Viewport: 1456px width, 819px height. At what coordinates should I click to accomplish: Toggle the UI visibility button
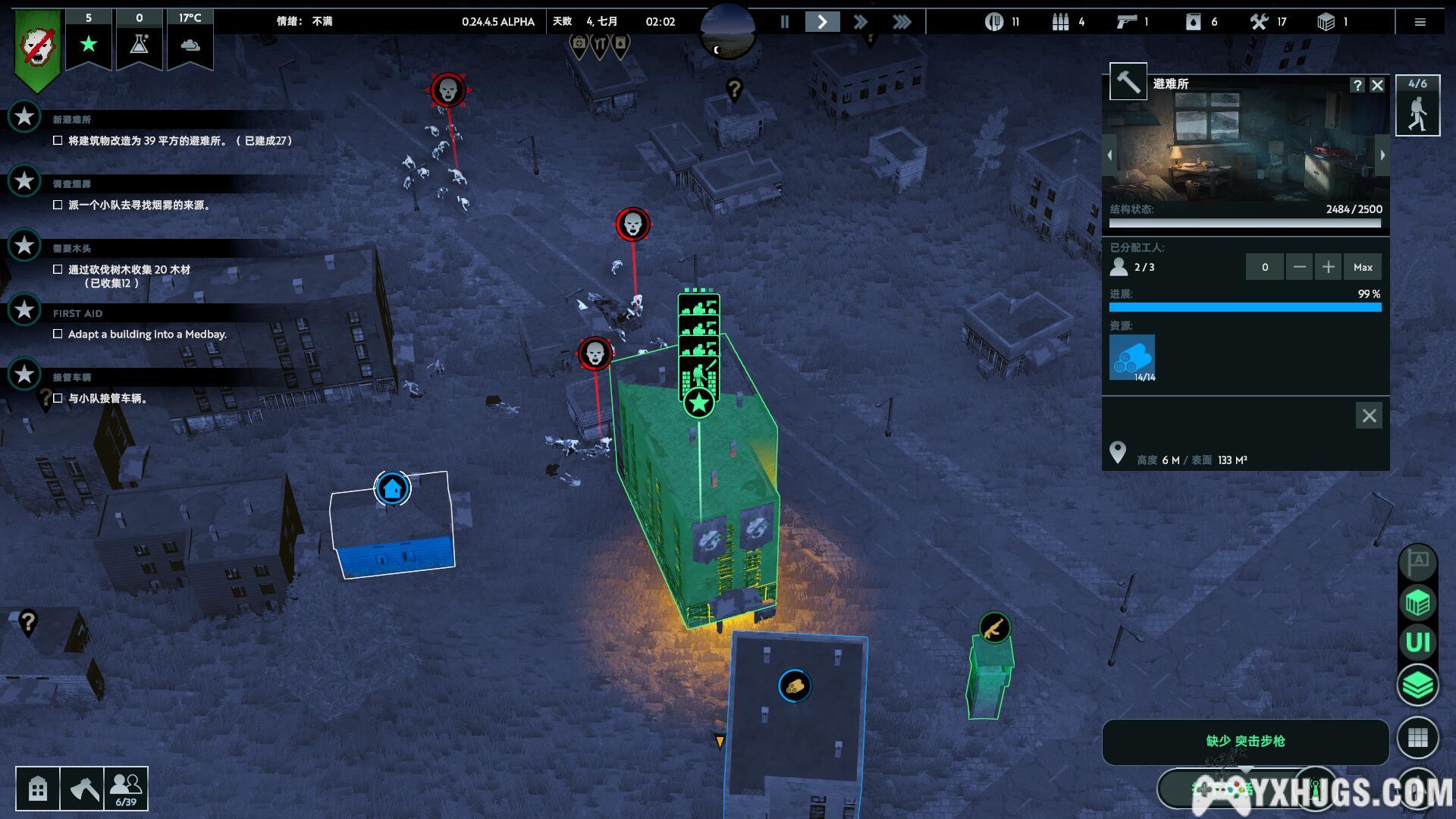(1417, 643)
